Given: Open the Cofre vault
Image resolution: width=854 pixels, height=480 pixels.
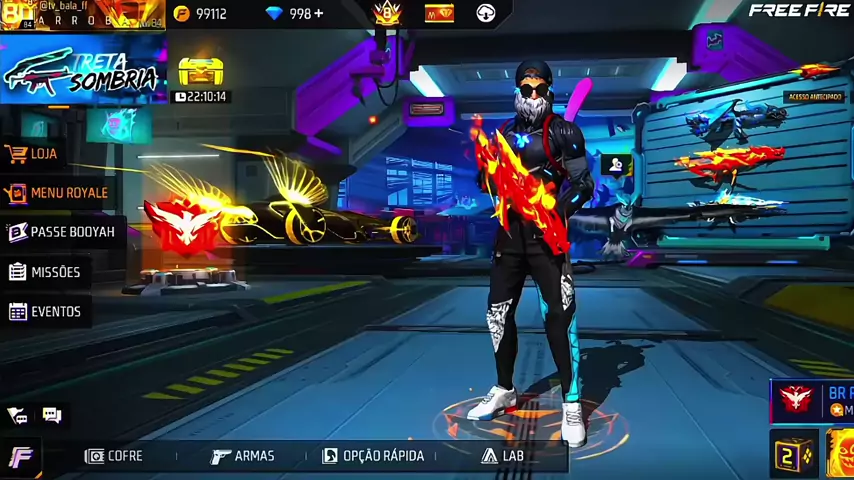Looking at the screenshot, I should (114, 456).
